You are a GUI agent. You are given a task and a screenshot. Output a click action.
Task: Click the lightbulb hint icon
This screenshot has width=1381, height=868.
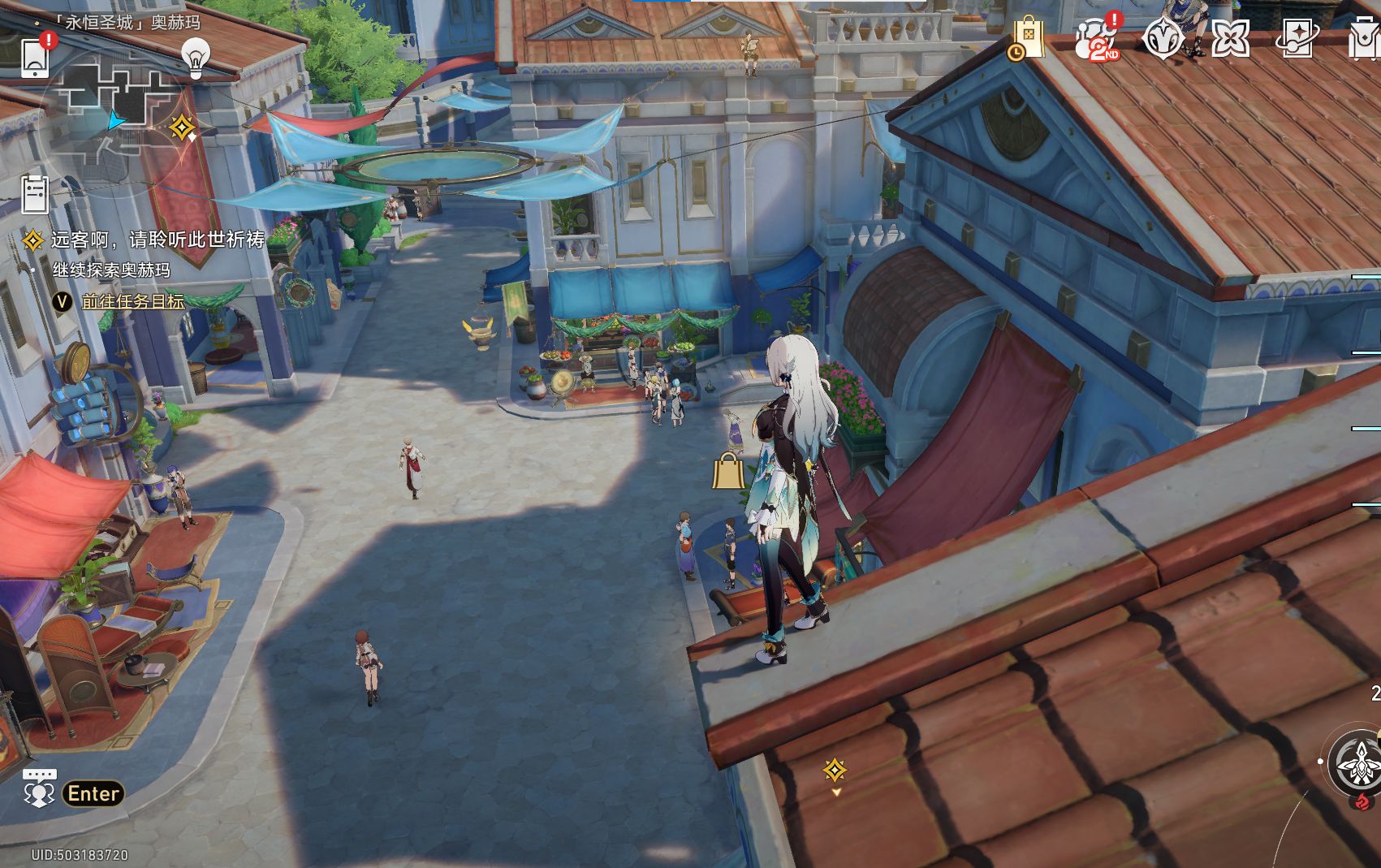(195, 57)
